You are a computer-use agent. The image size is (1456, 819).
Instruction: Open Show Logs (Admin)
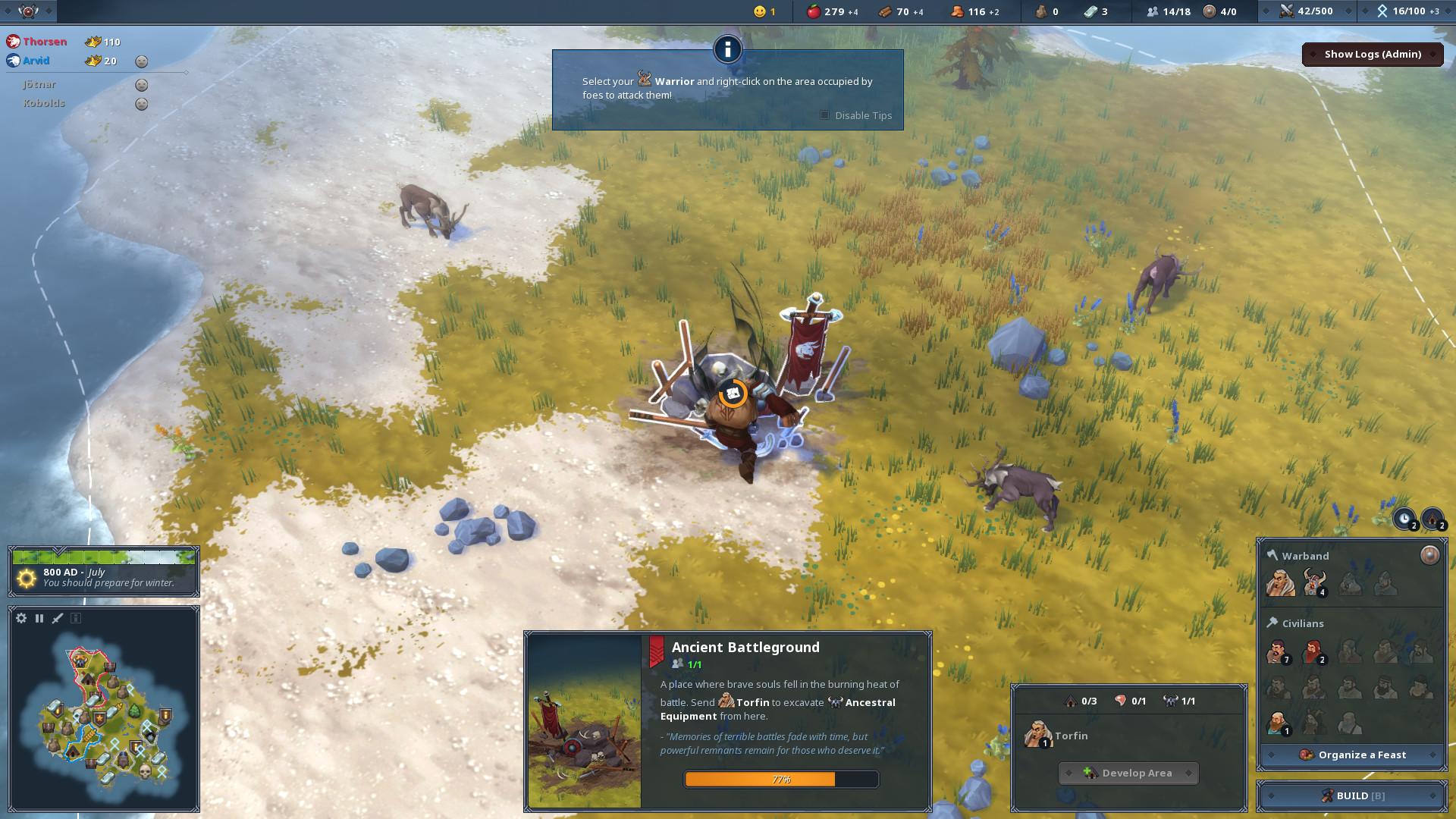point(1373,54)
